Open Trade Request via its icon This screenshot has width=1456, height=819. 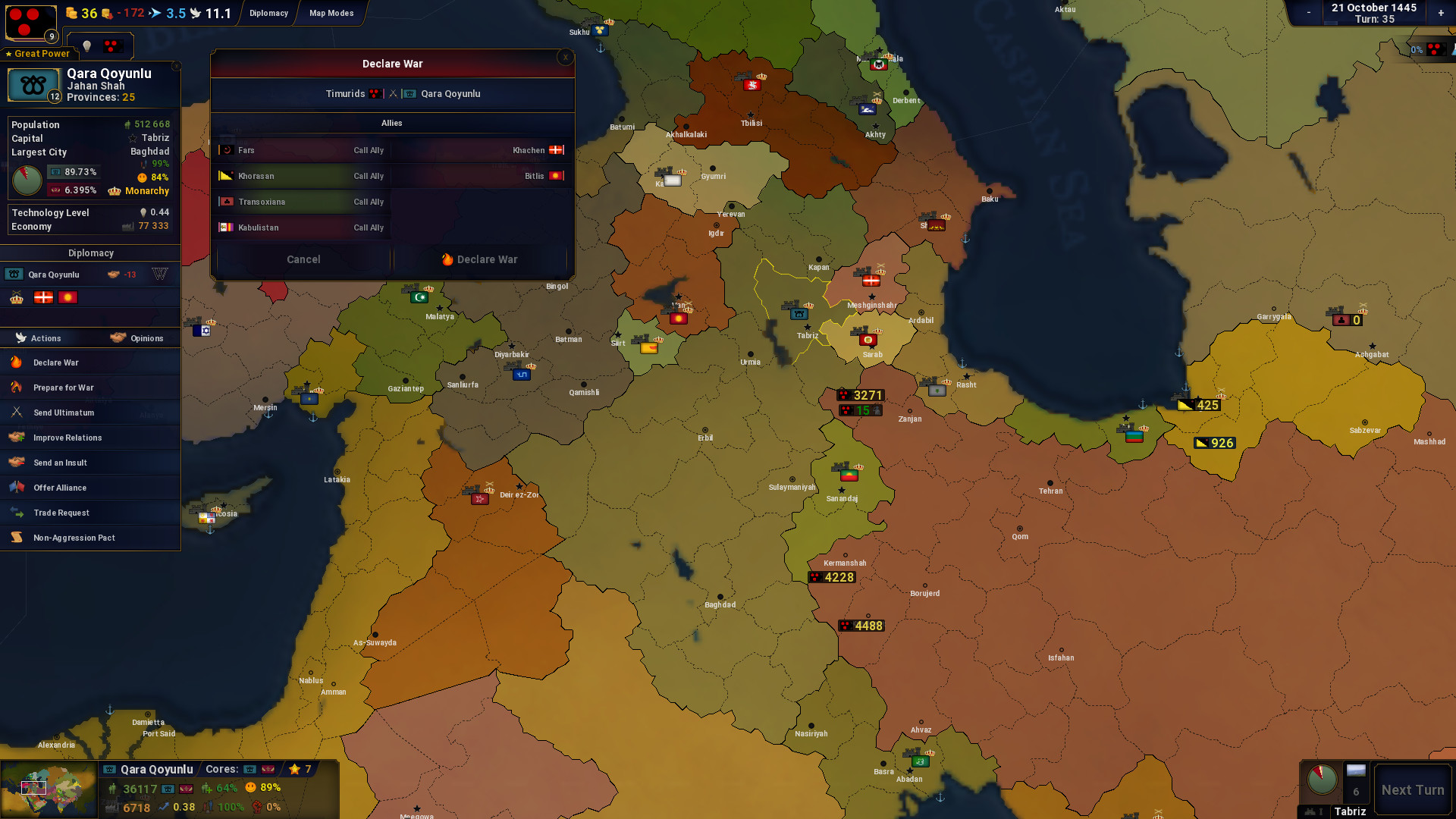15,513
